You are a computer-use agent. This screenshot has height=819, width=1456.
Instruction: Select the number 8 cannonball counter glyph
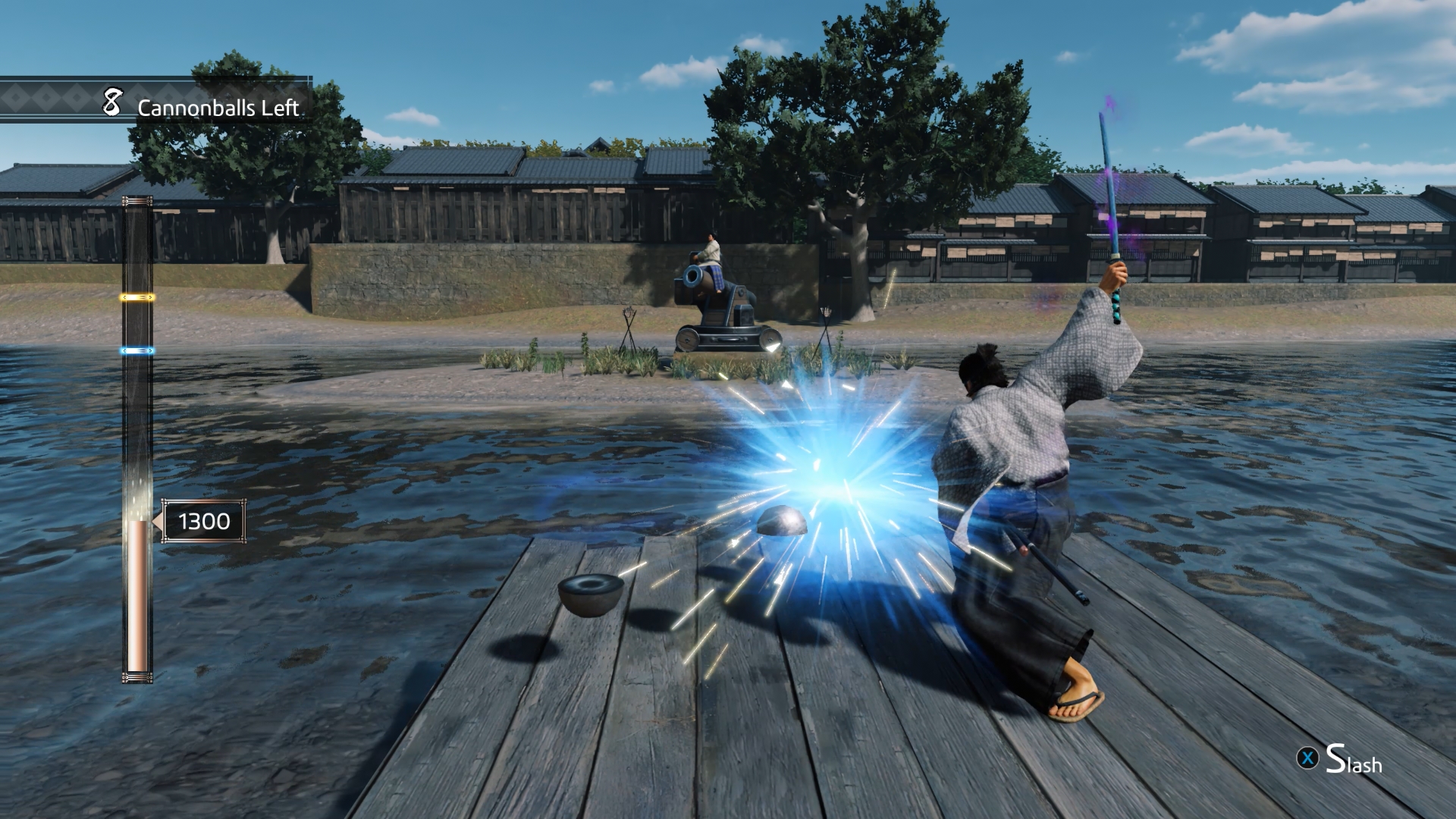(x=111, y=102)
